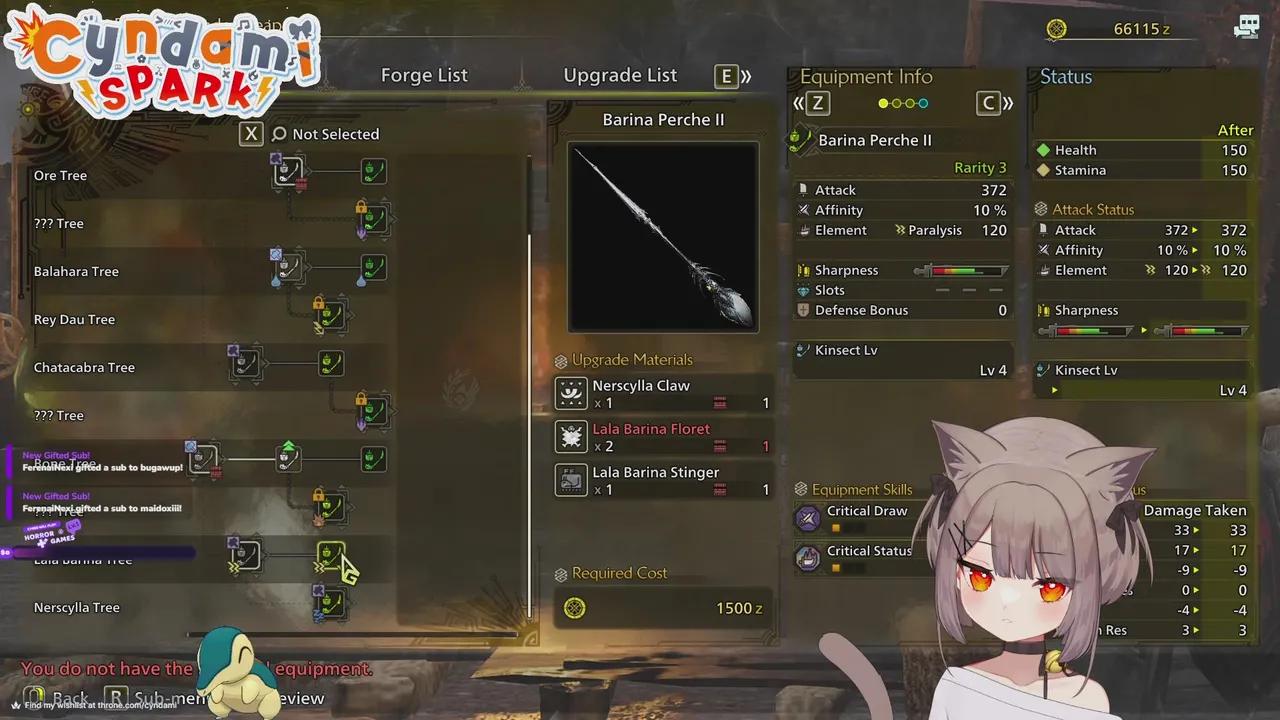This screenshot has width=1280, height=720.
Task: Open the chat icon in the corner
Action: click(1247, 27)
